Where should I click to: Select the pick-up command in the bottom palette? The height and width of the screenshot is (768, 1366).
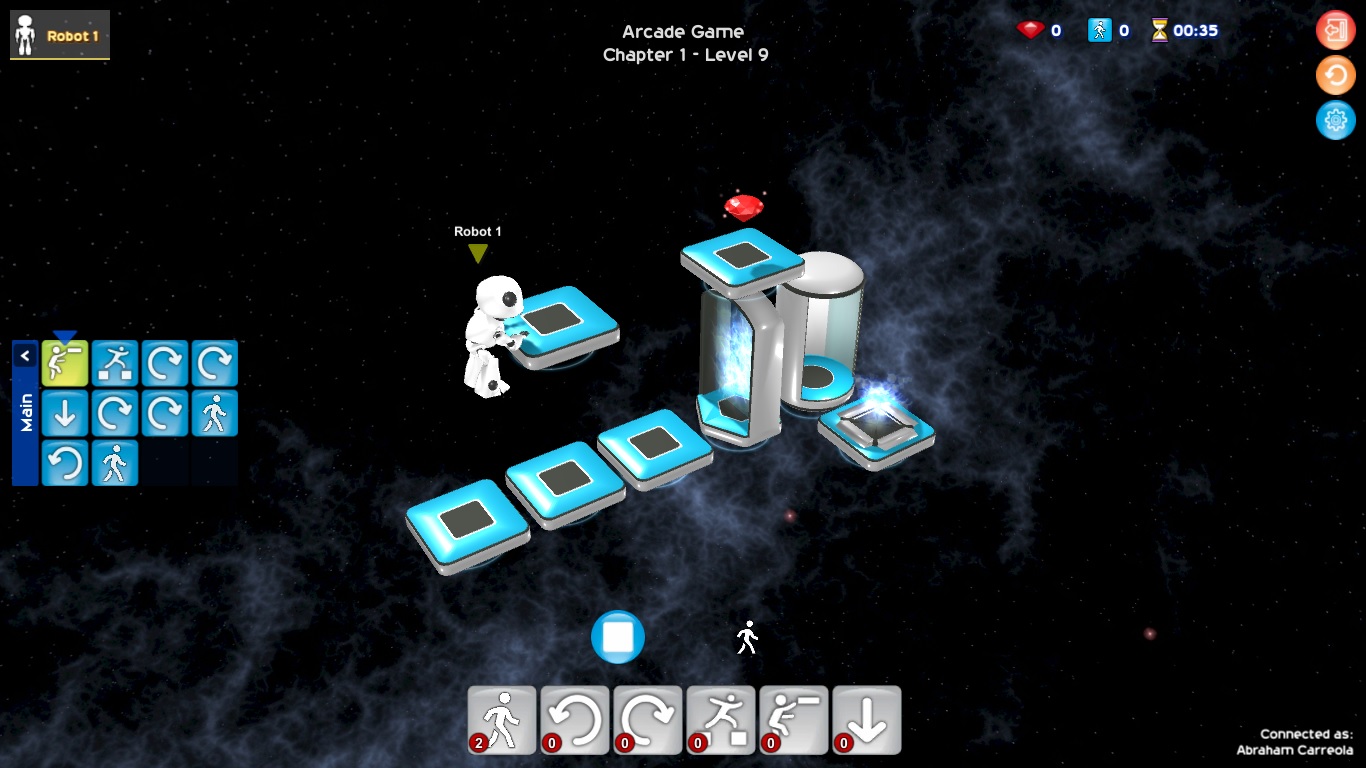[794, 719]
